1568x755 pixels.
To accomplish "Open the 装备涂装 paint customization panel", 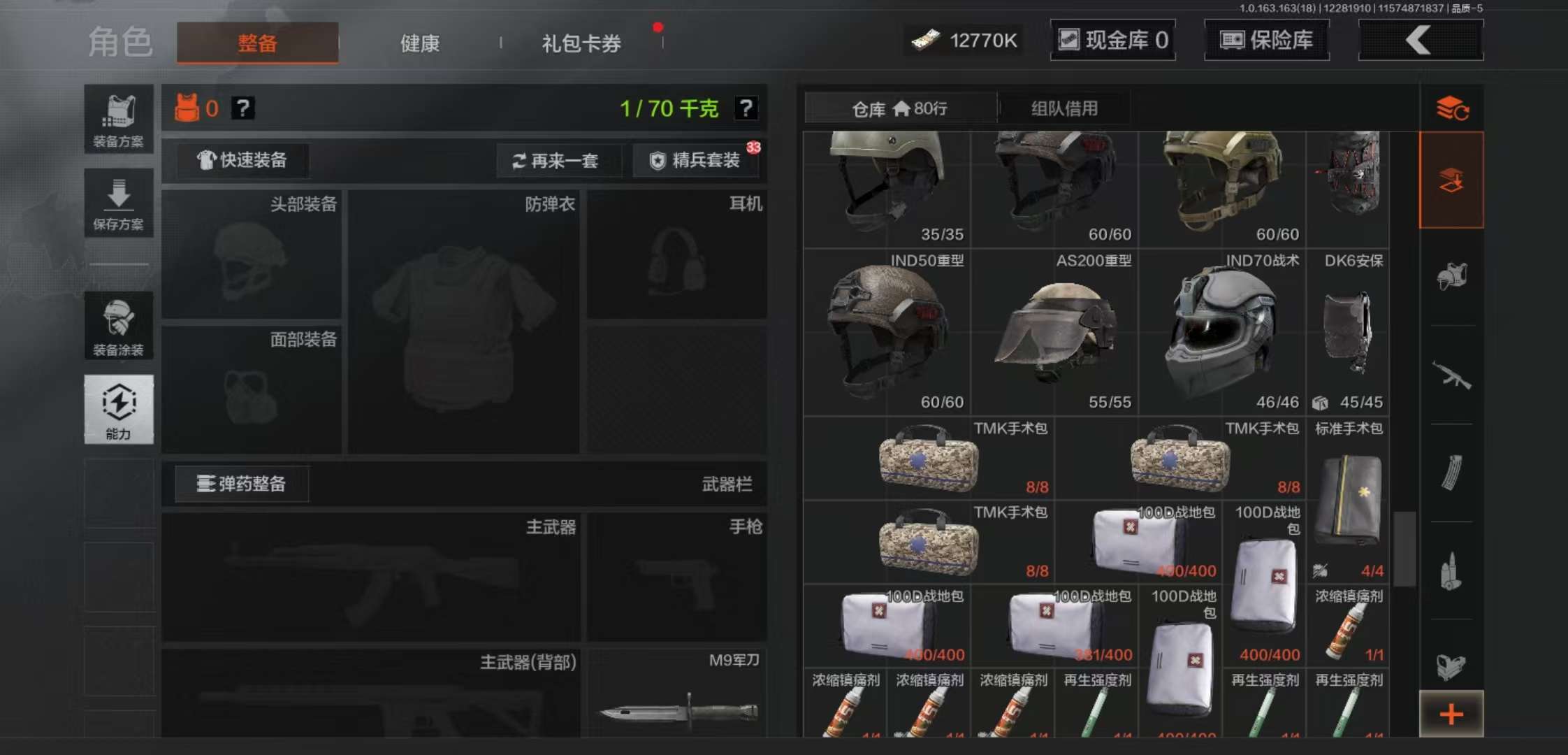I will pyautogui.click(x=119, y=325).
